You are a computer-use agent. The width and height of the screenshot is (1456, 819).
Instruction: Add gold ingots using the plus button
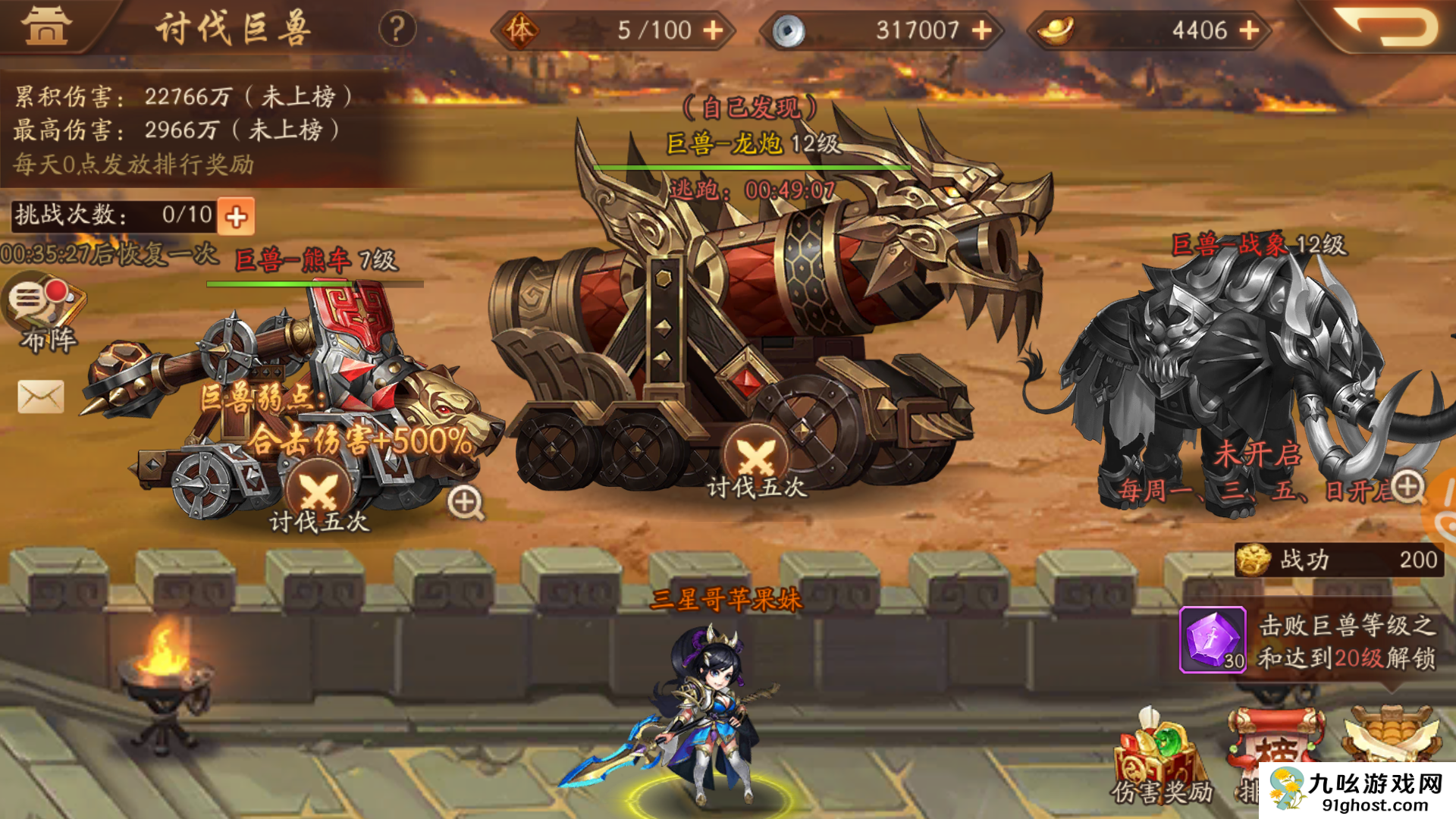click(1249, 30)
